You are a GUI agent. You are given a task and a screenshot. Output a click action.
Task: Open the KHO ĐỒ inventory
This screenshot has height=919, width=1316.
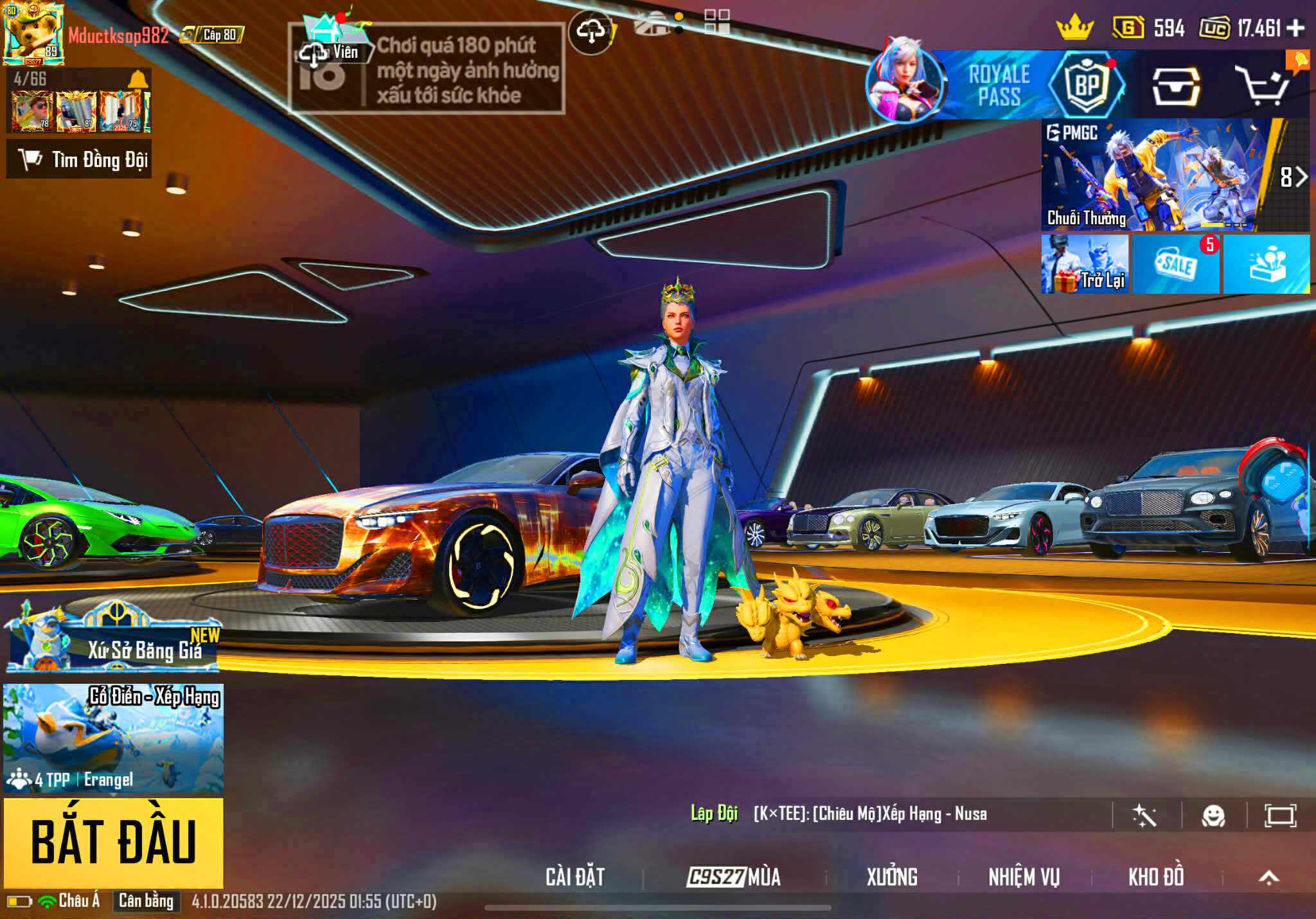[1156, 877]
